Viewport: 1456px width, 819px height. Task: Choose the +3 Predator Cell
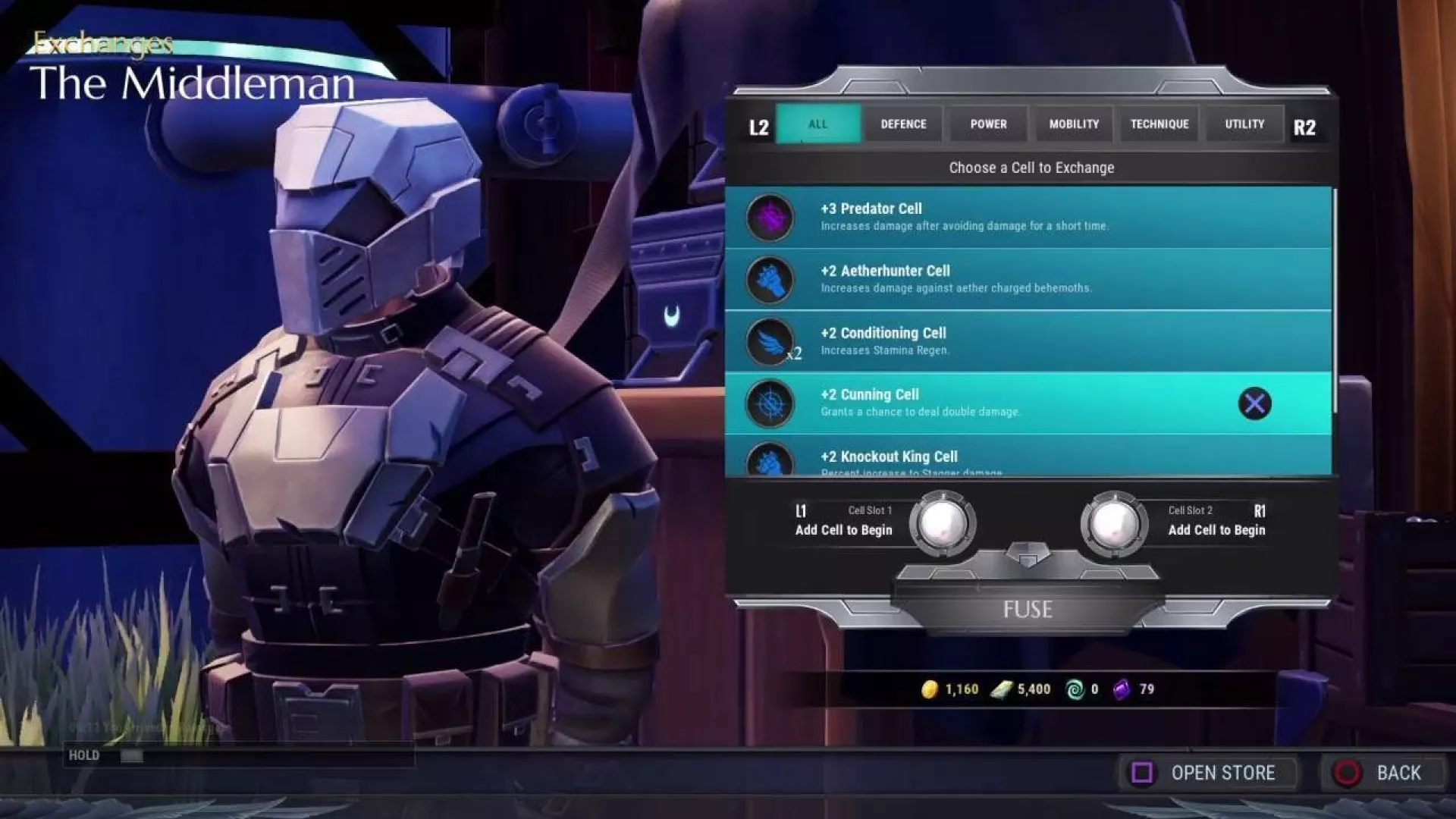pos(1028,217)
